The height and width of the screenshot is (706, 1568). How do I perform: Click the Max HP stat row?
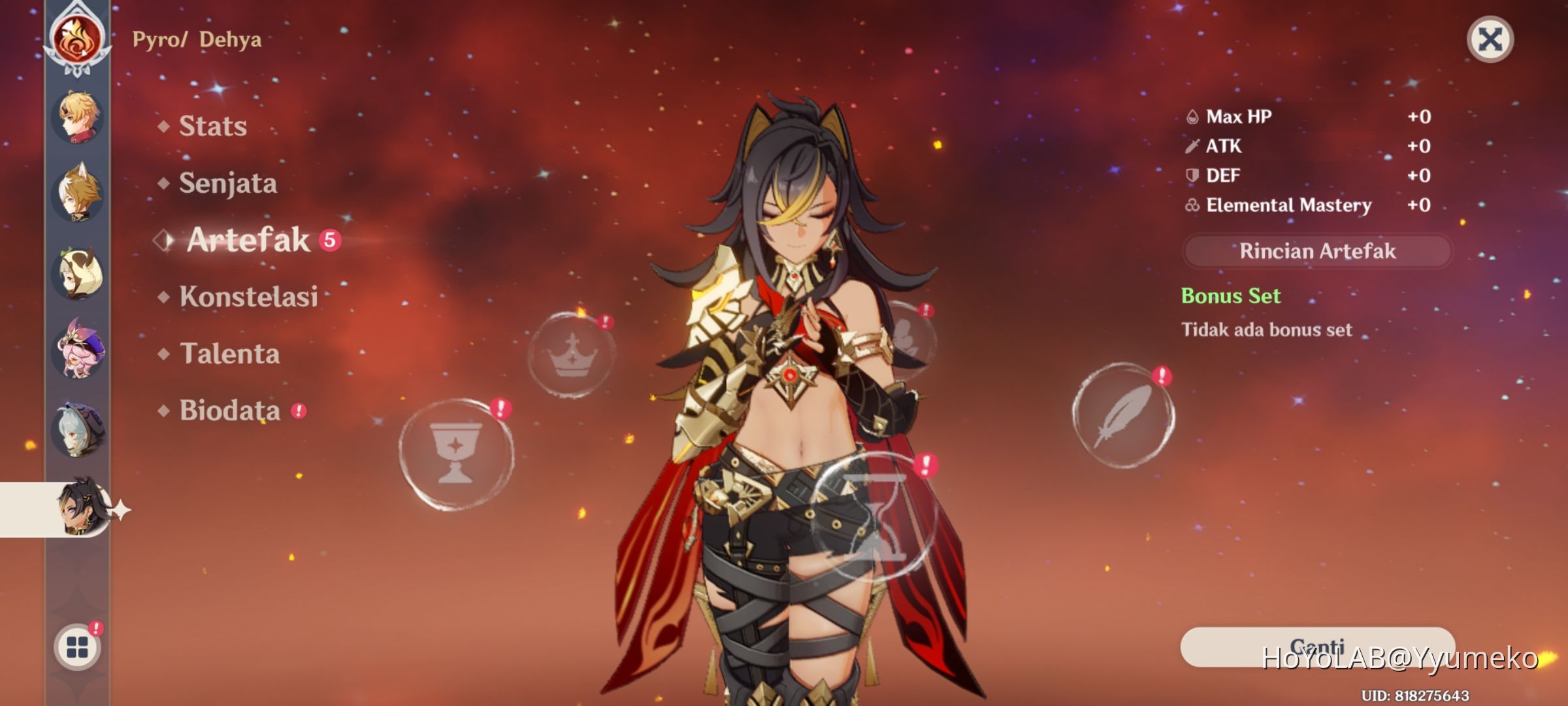pos(1241,116)
